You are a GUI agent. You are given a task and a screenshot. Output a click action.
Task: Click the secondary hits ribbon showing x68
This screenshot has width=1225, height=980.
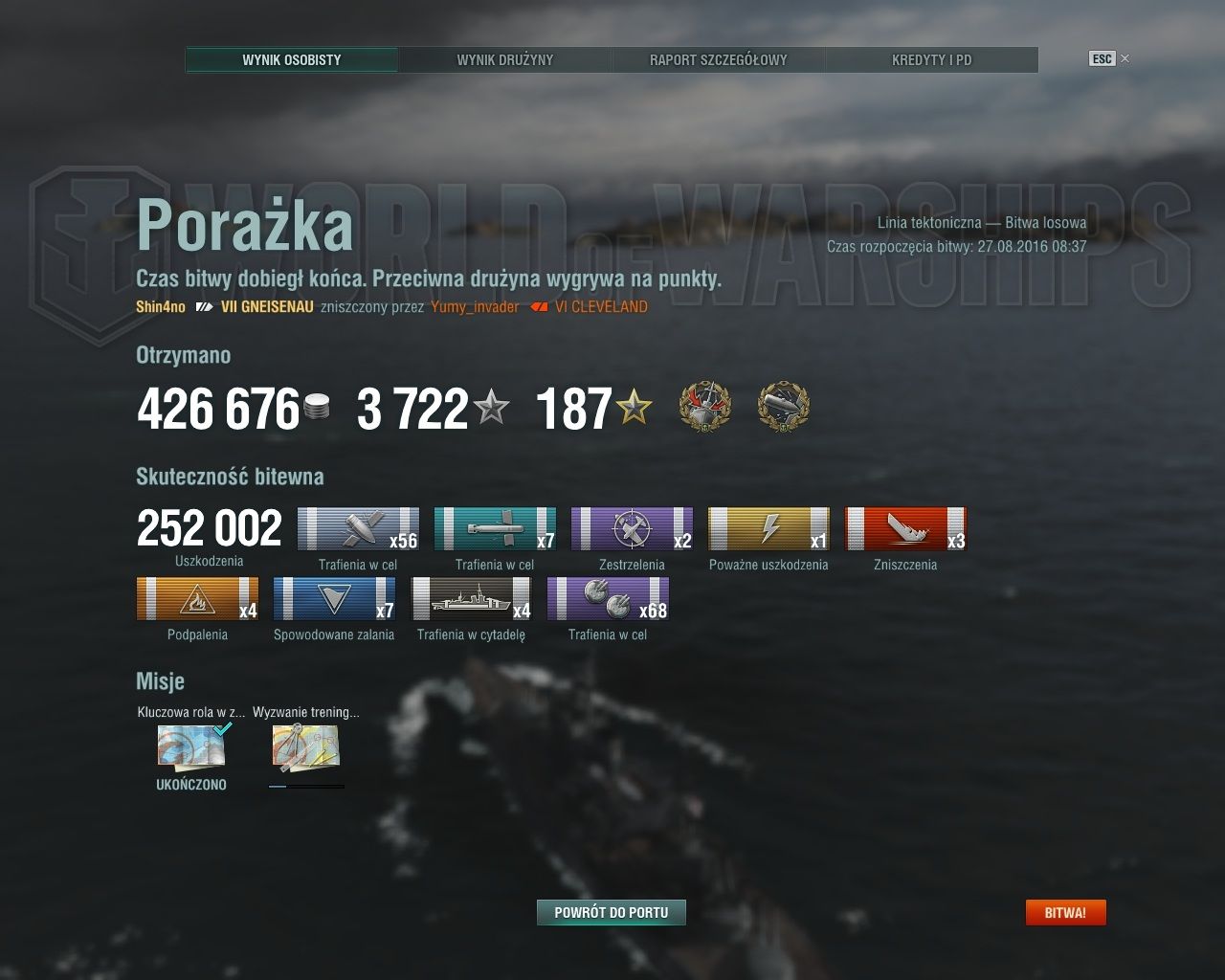[609, 600]
